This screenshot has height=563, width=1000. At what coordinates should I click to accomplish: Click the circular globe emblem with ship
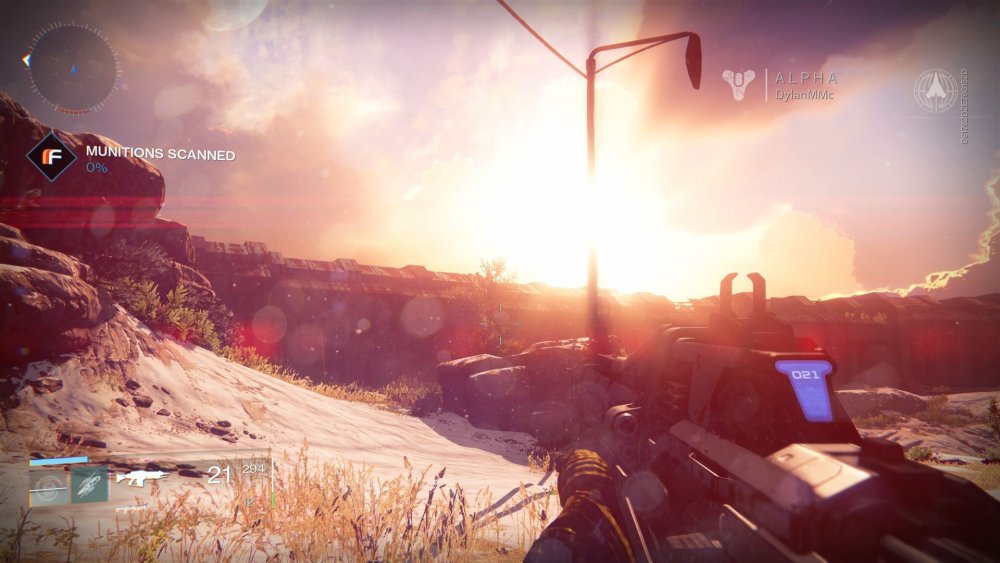935,90
